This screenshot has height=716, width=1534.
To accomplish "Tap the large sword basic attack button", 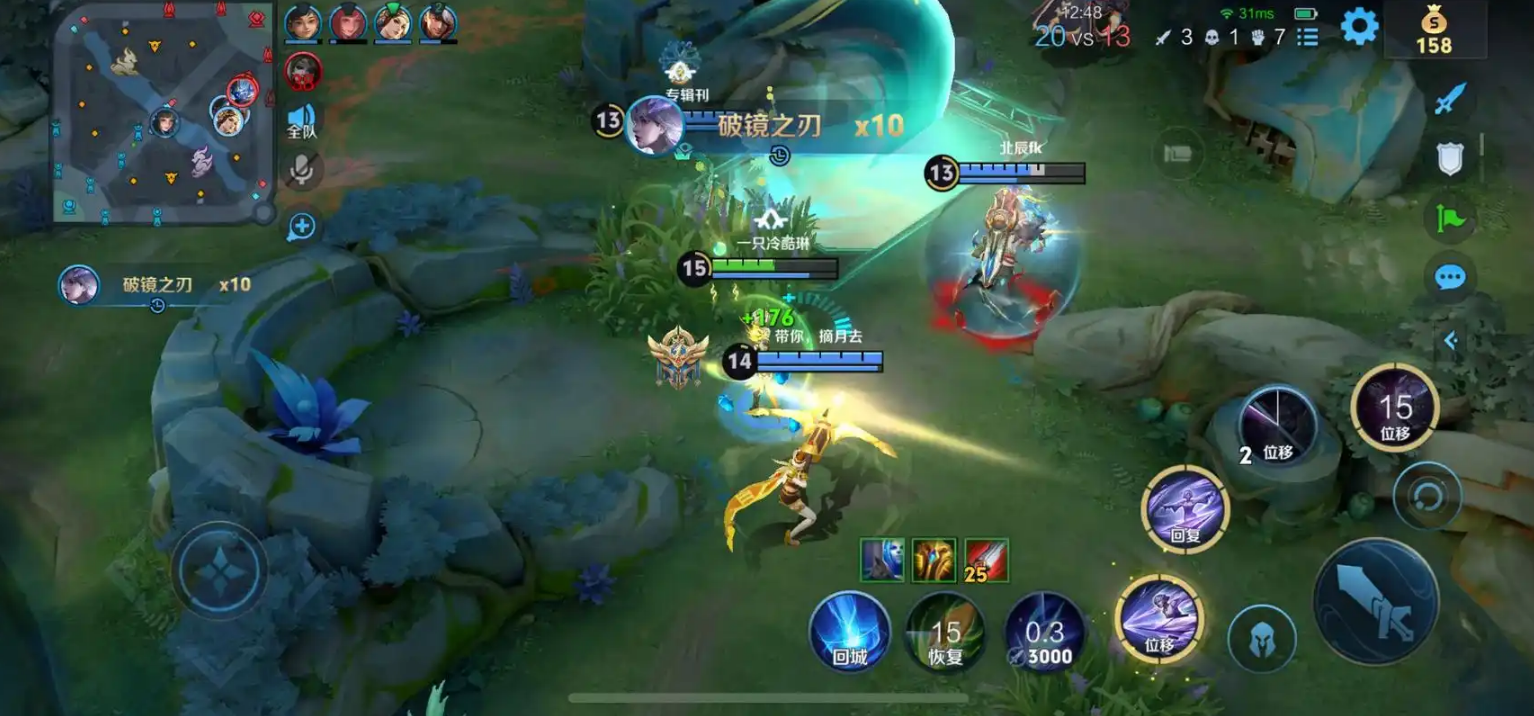I will point(1375,601).
